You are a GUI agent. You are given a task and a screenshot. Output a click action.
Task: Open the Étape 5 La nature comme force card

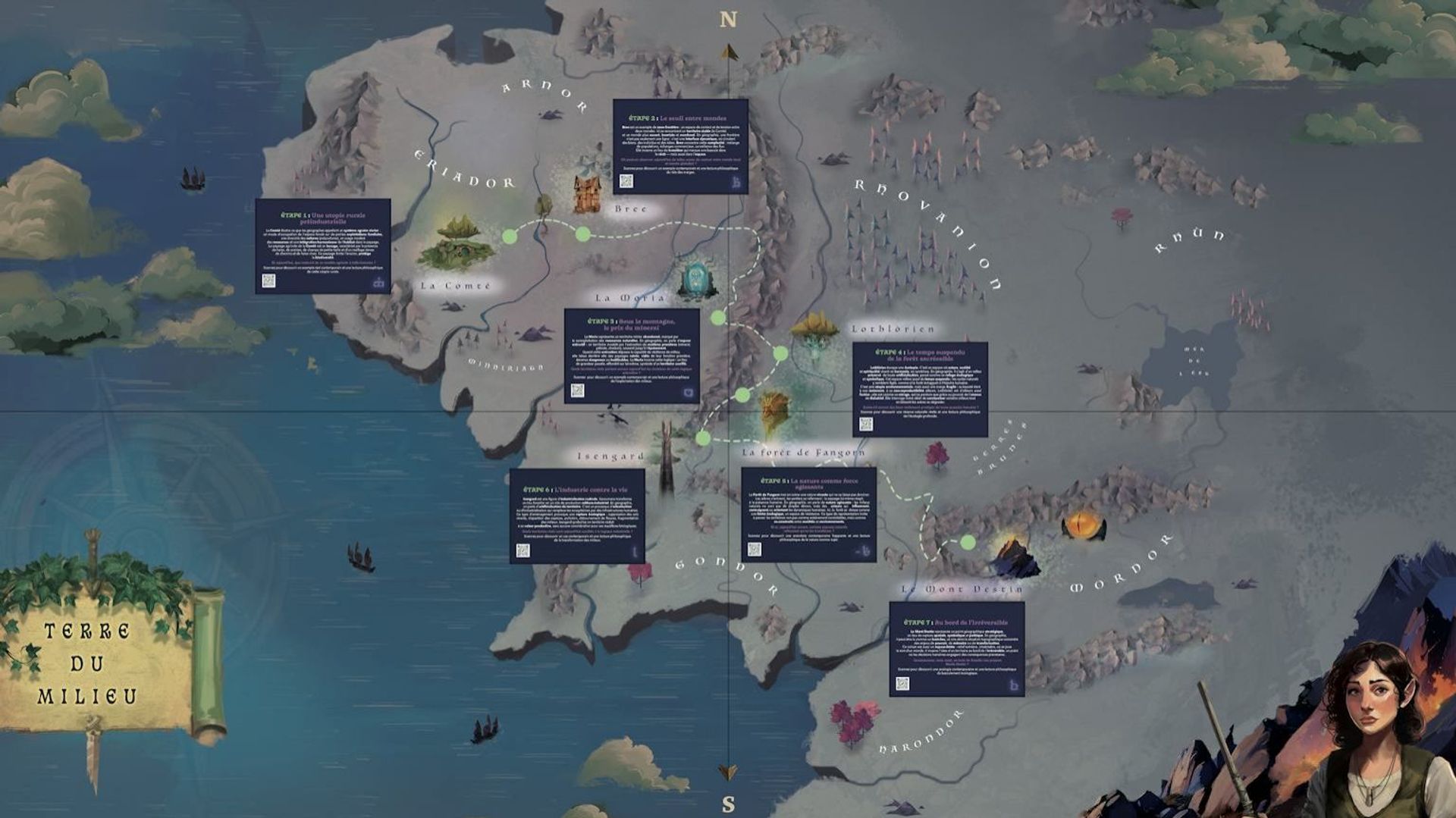(x=808, y=514)
